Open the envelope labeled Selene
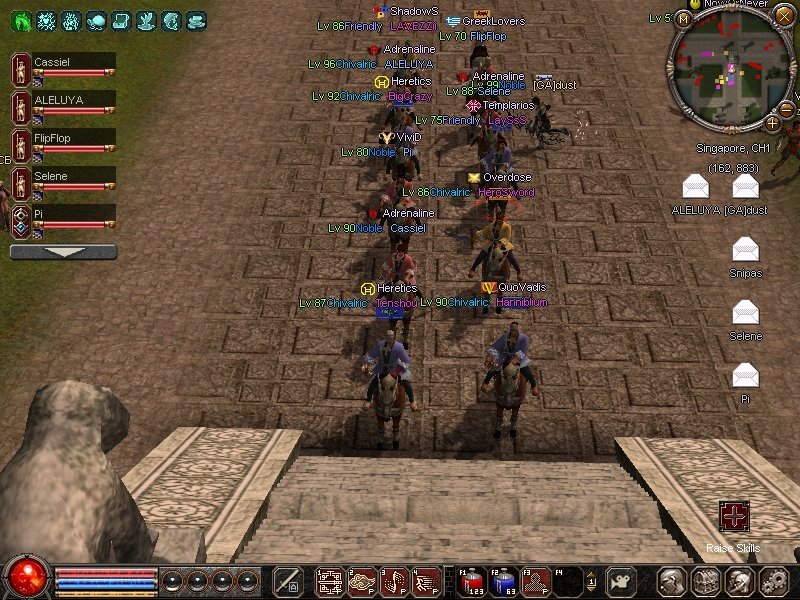 coord(745,312)
